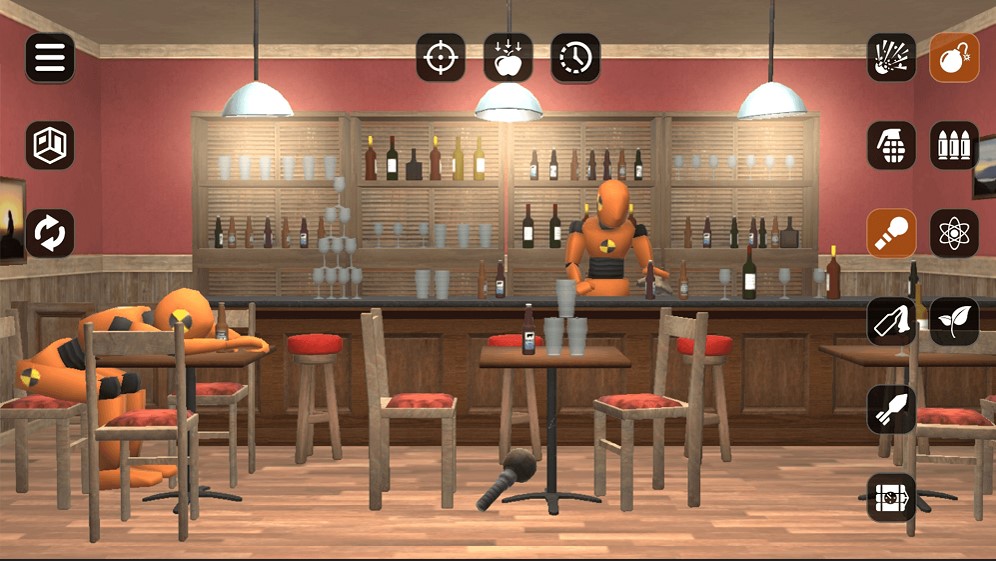Image resolution: width=996 pixels, height=561 pixels.
Task: Select the rocket missile tool
Action: [x=891, y=409]
